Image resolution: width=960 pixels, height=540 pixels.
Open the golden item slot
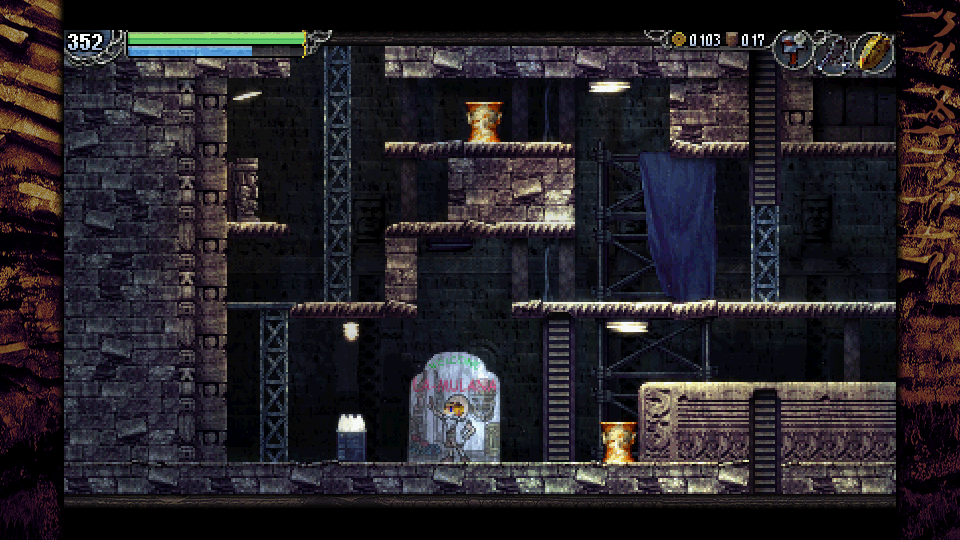click(873, 52)
